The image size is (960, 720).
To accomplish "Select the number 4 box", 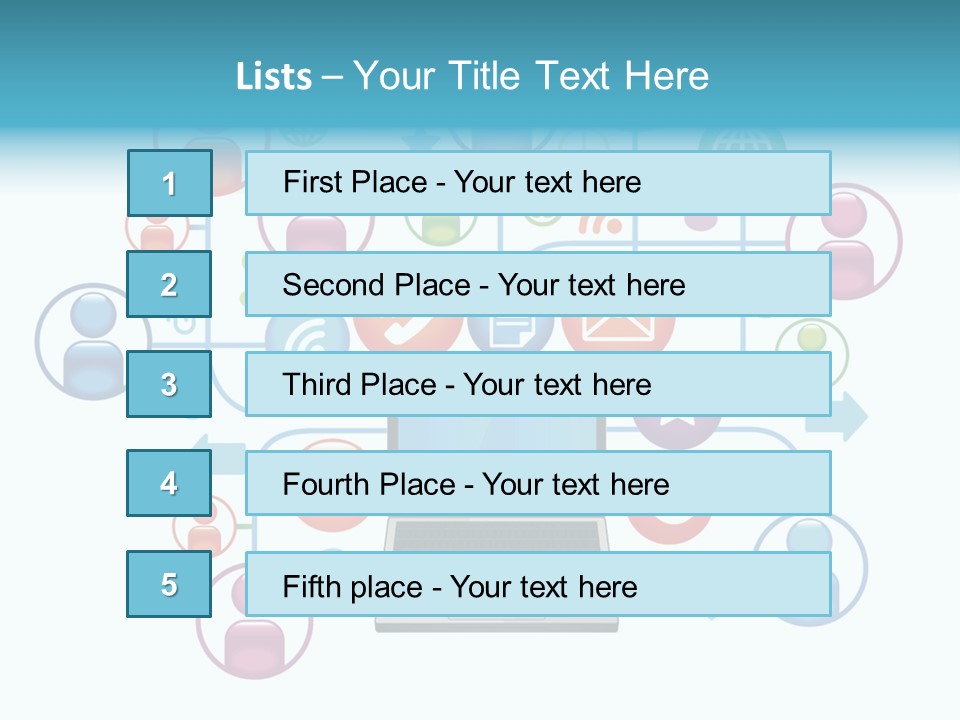I will click(x=169, y=483).
